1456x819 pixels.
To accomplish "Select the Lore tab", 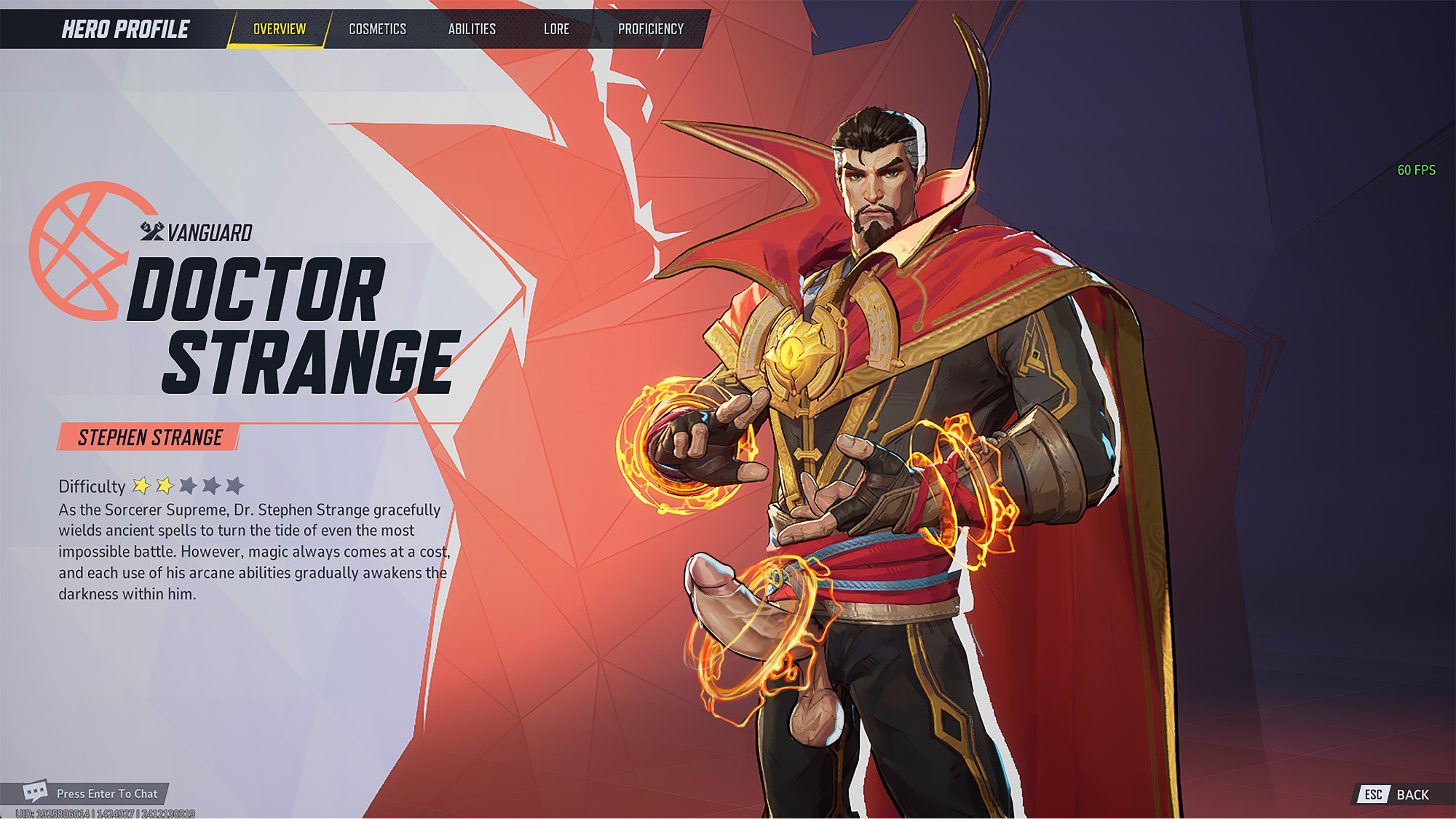I will (x=556, y=29).
